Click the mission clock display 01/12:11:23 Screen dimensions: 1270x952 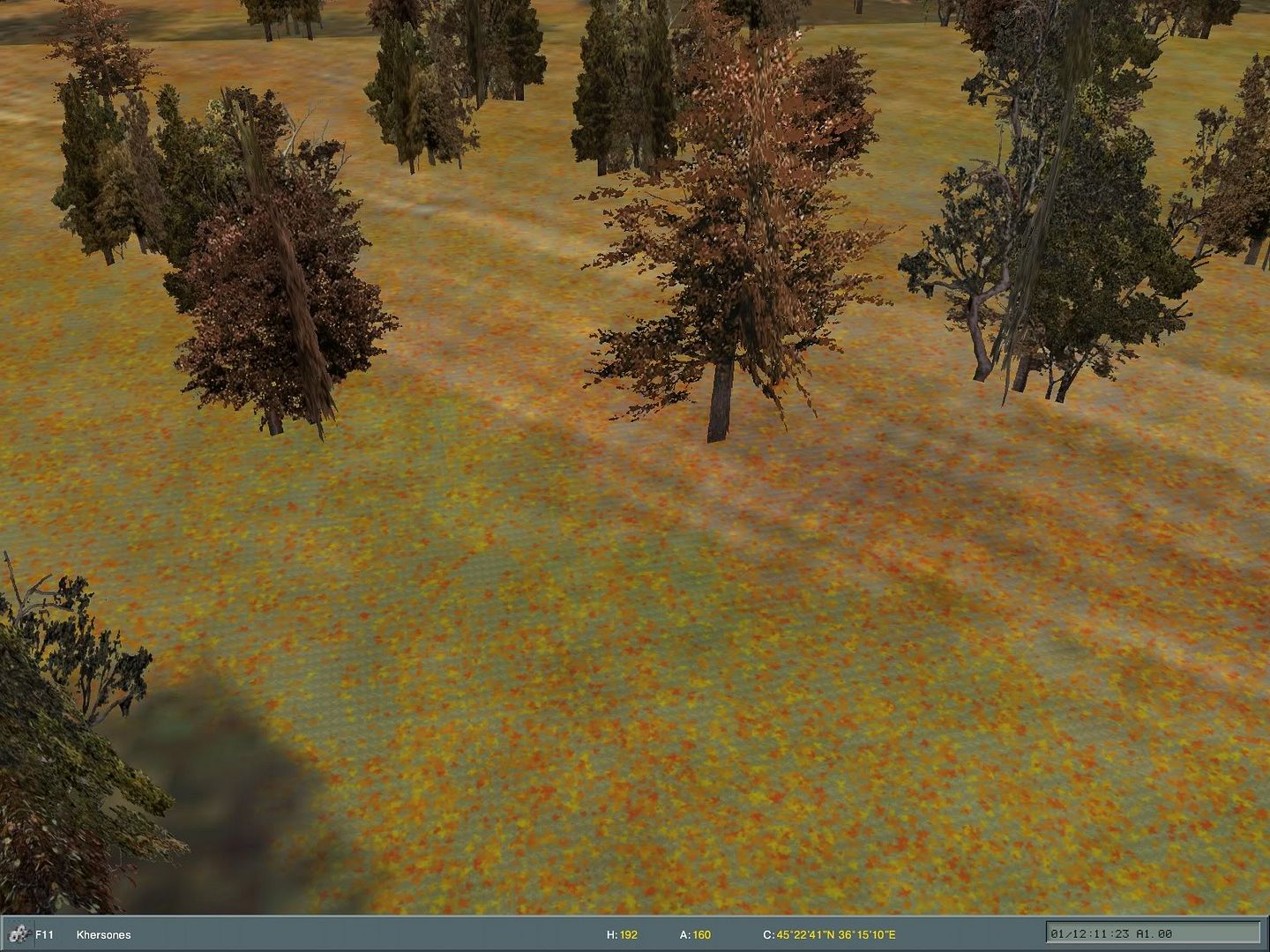(1090, 932)
